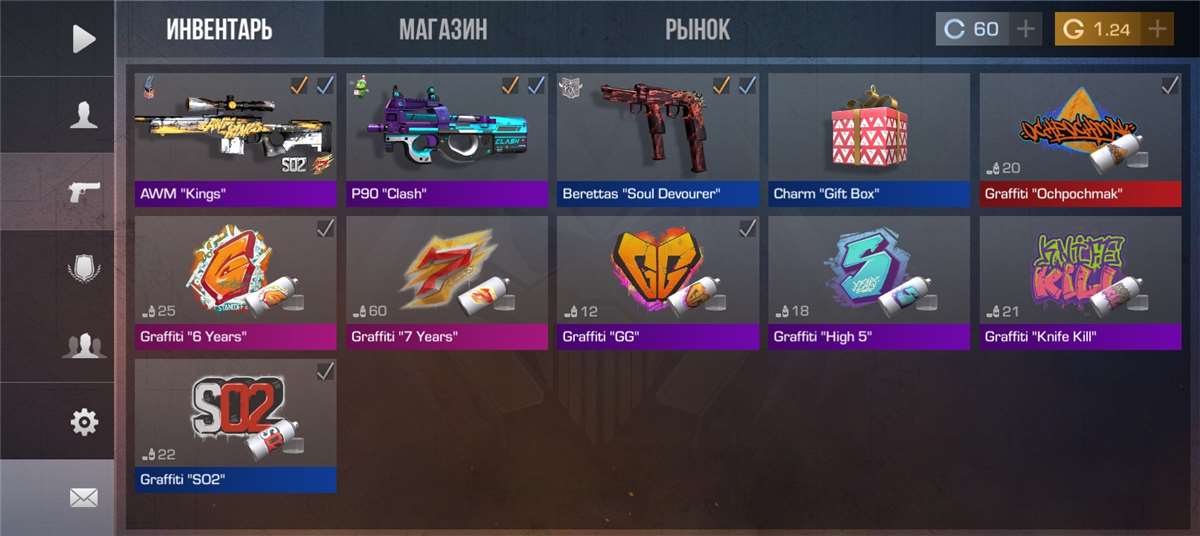The width and height of the screenshot is (1200, 536).
Task: Open the shield badge sidebar section
Action: (x=84, y=269)
